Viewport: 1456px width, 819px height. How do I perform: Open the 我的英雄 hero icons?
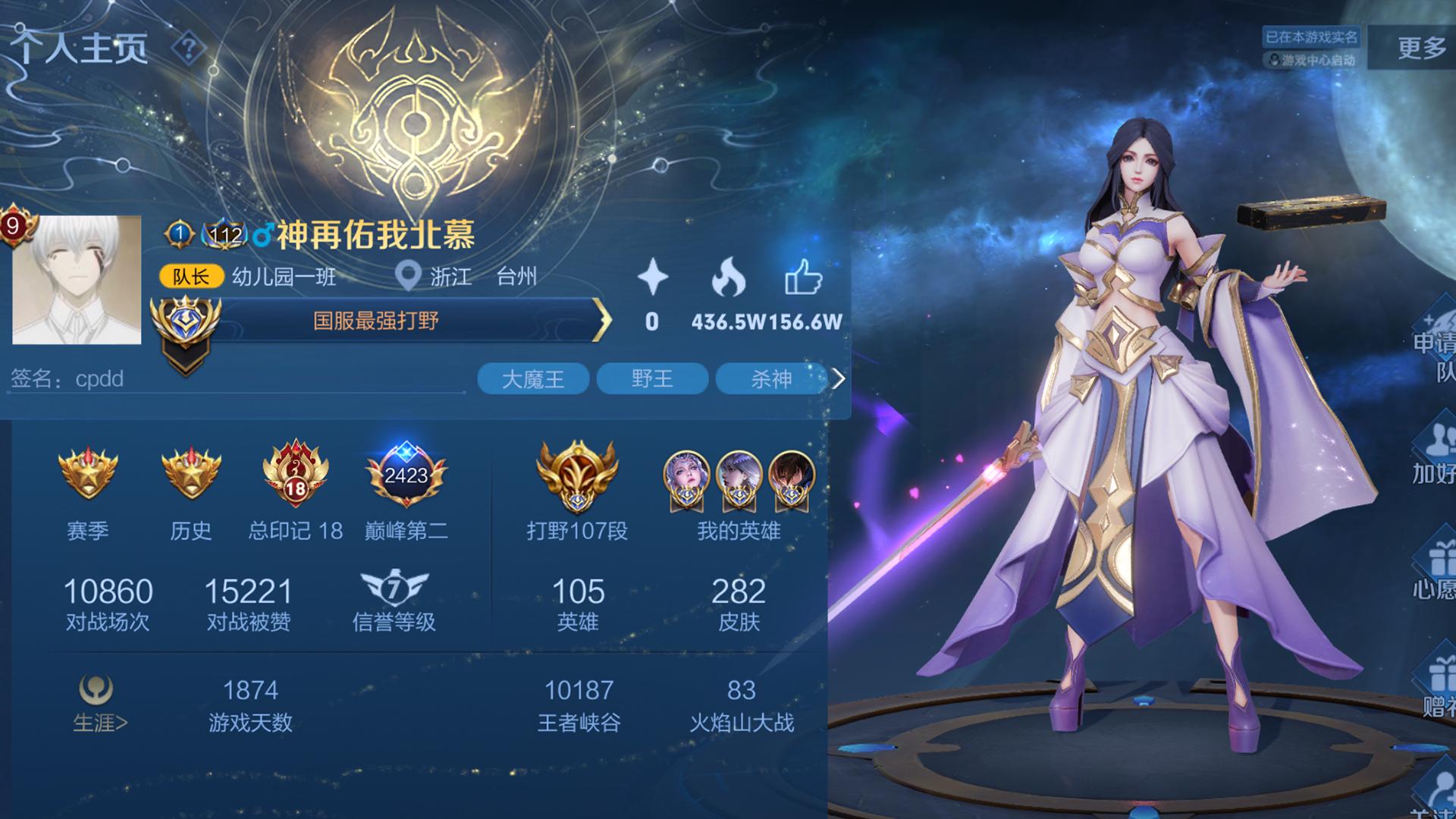739,478
